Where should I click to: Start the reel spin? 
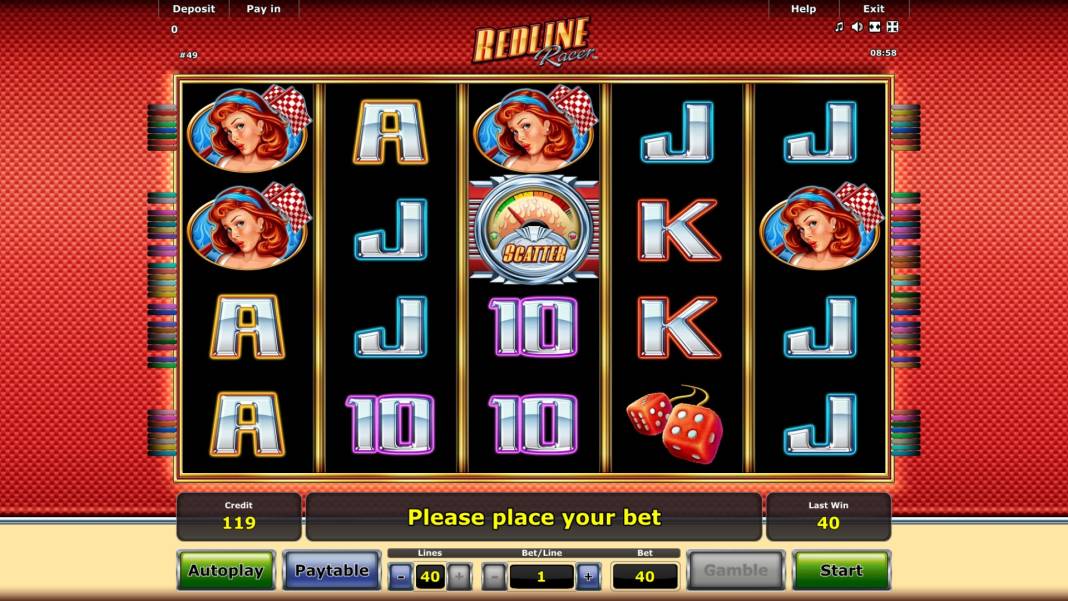(840, 570)
